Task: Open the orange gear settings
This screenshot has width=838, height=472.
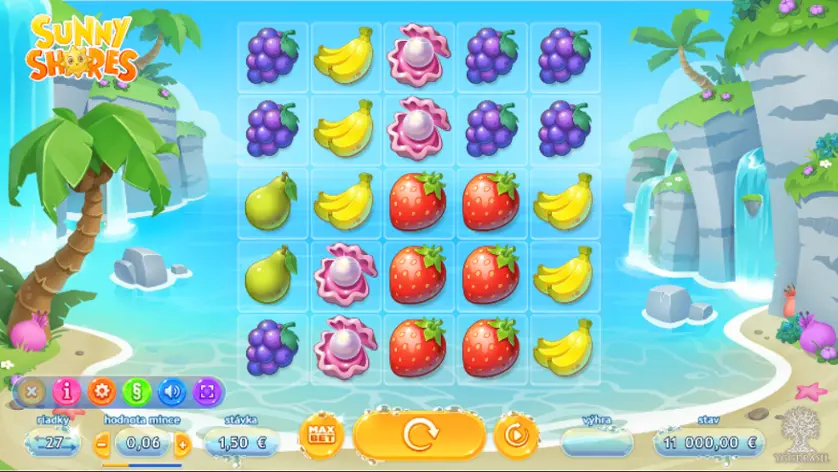Action: pyautogui.click(x=101, y=391)
